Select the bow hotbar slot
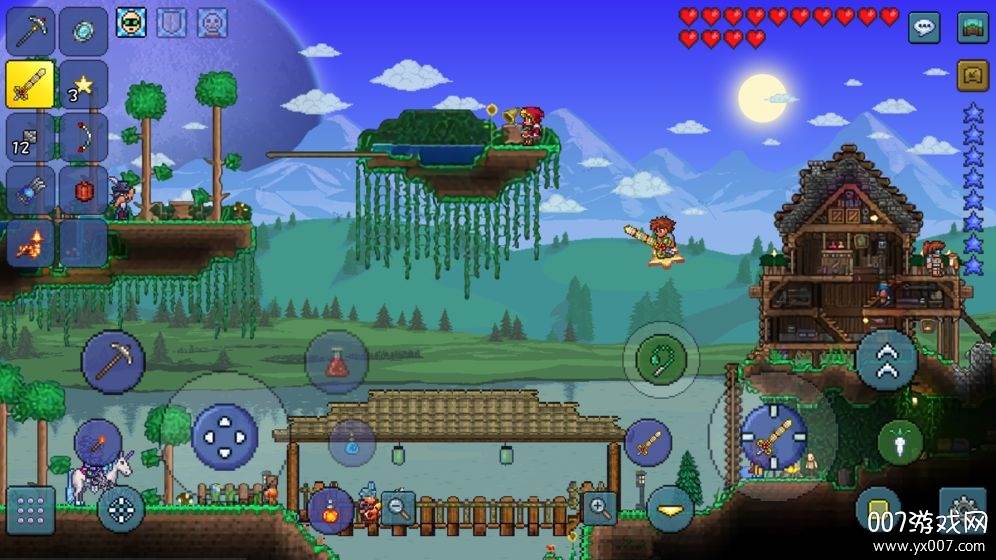Image resolution: width=996 pixels, height=560 pixels. 82,136
